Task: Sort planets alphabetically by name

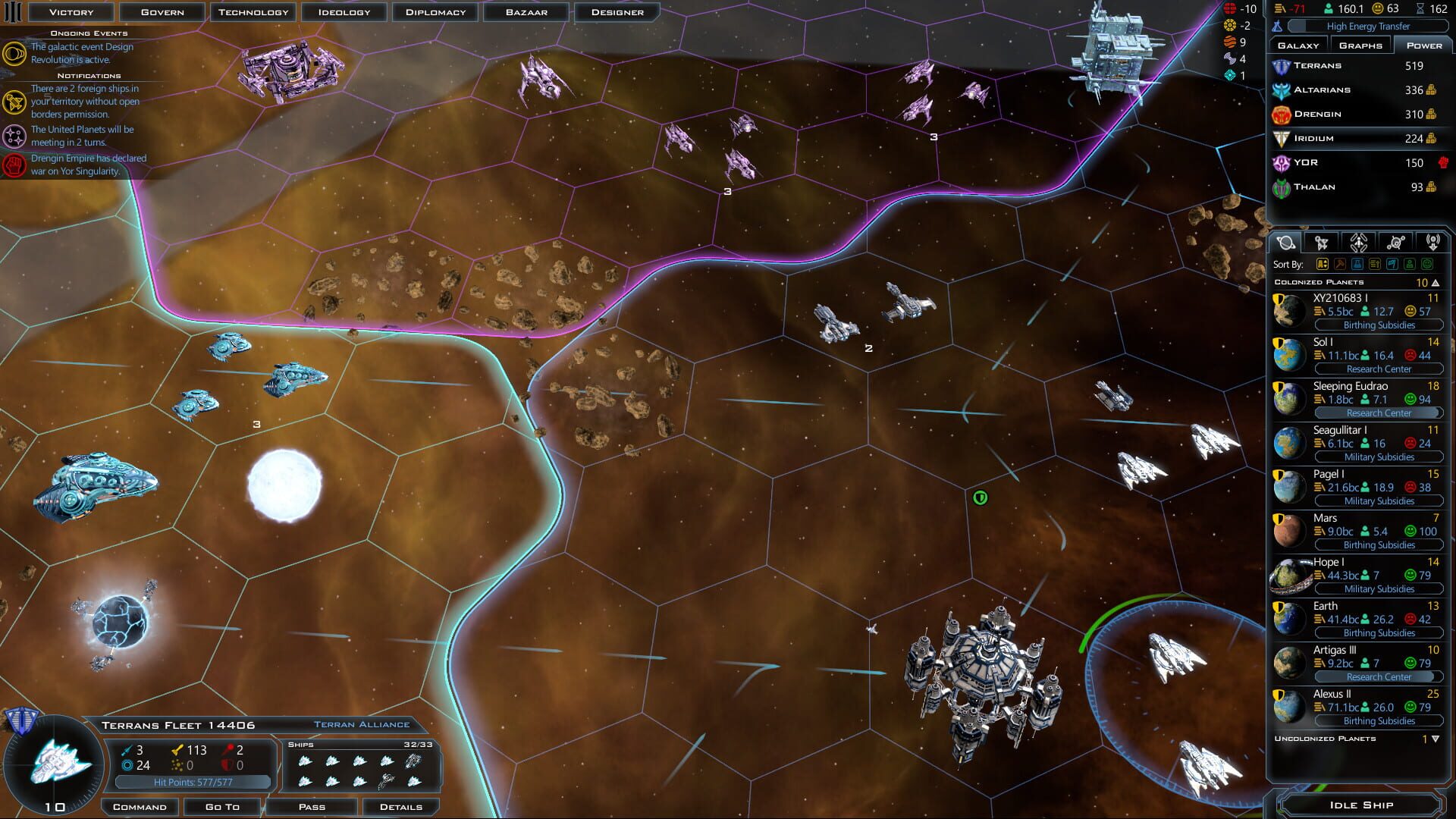Action: point(1323,265)
